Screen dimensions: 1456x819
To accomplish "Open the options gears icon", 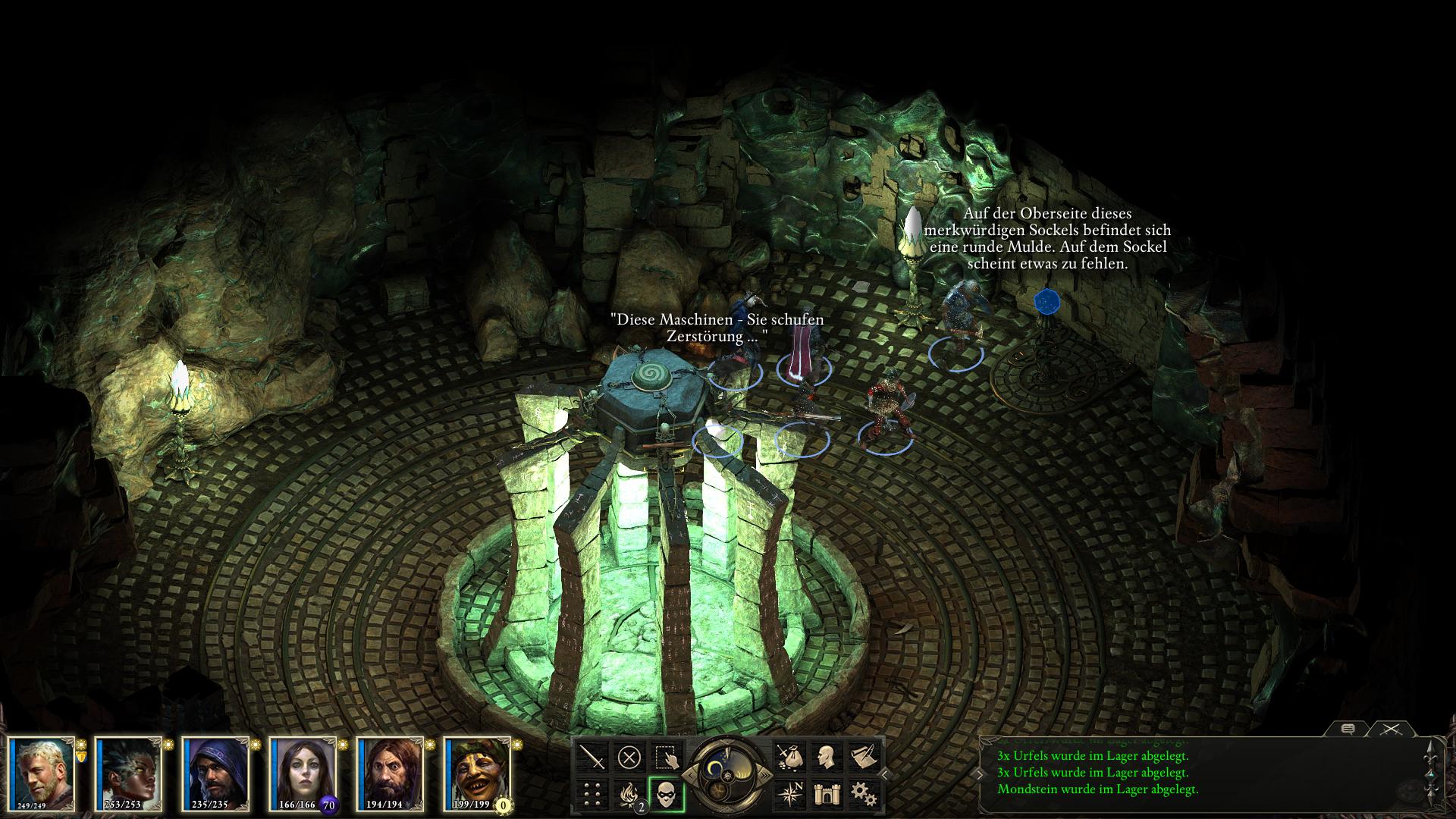I will coord(863,794).
